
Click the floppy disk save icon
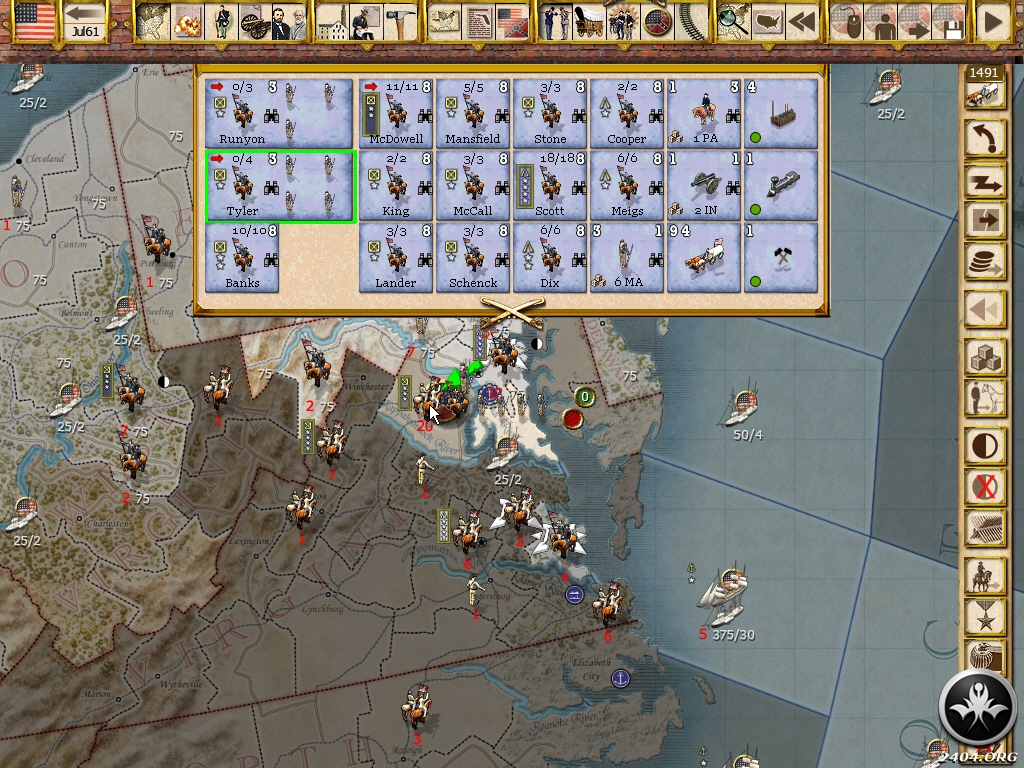[949, 22]
